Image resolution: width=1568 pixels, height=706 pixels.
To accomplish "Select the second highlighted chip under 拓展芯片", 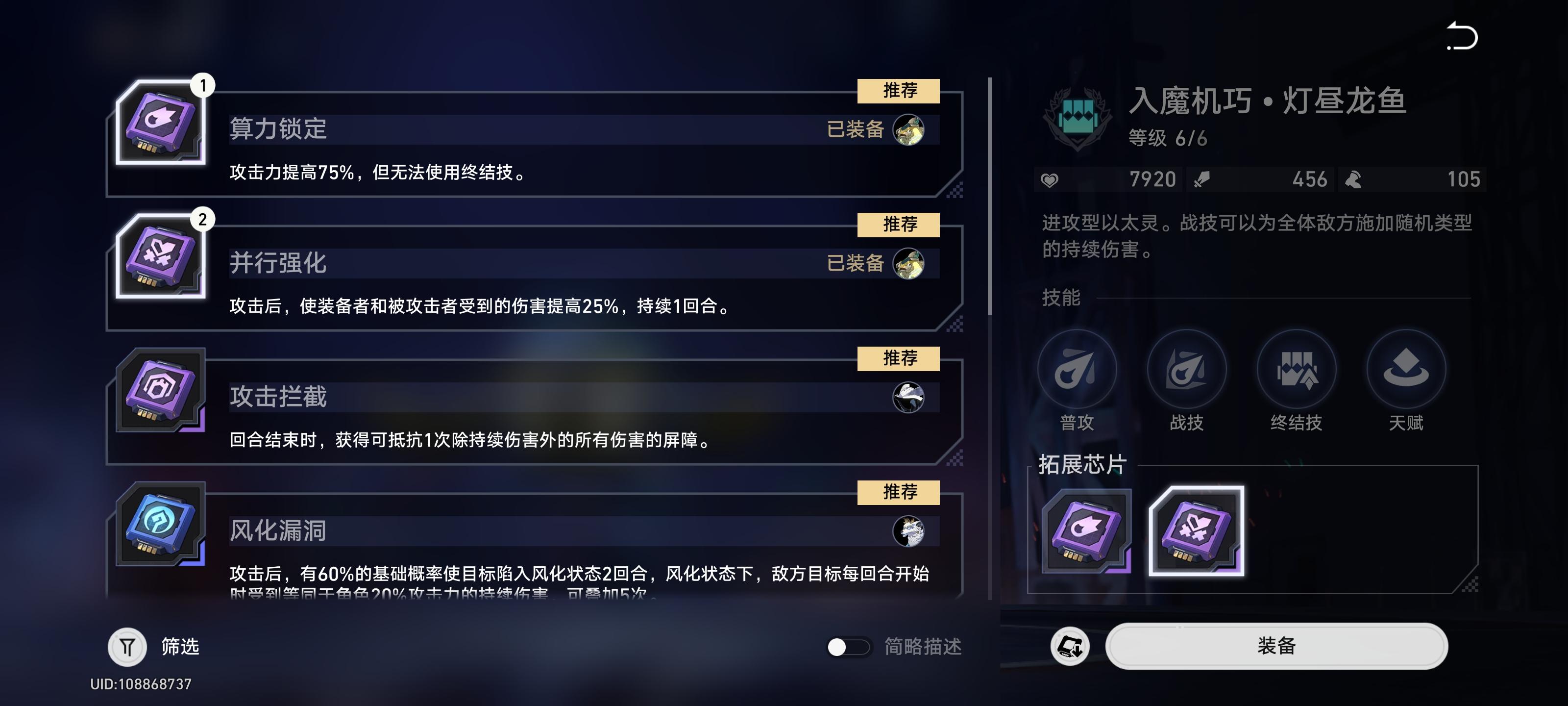I will [x=1197, y=532].
